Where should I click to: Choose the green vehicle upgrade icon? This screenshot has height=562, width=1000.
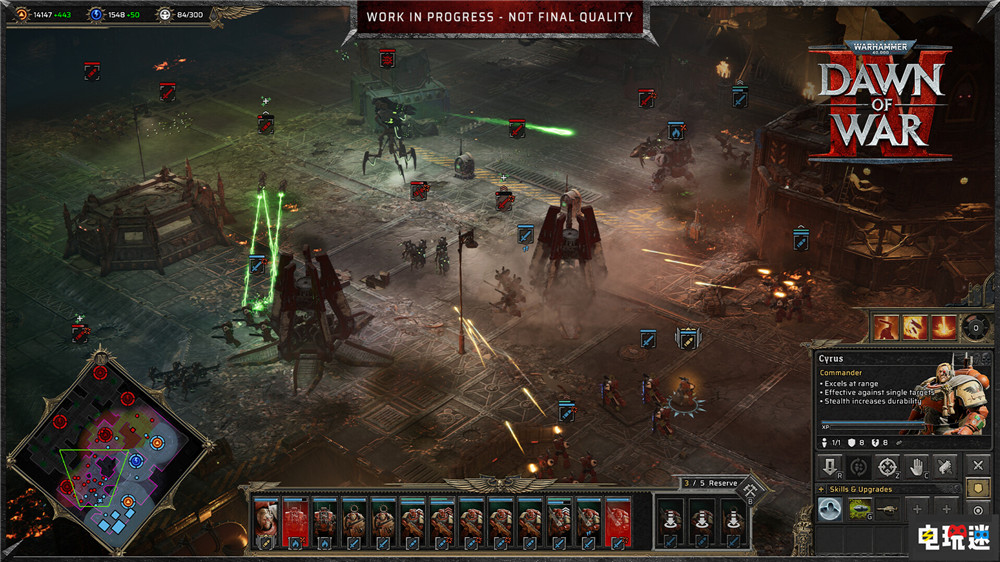pos(858,509)
